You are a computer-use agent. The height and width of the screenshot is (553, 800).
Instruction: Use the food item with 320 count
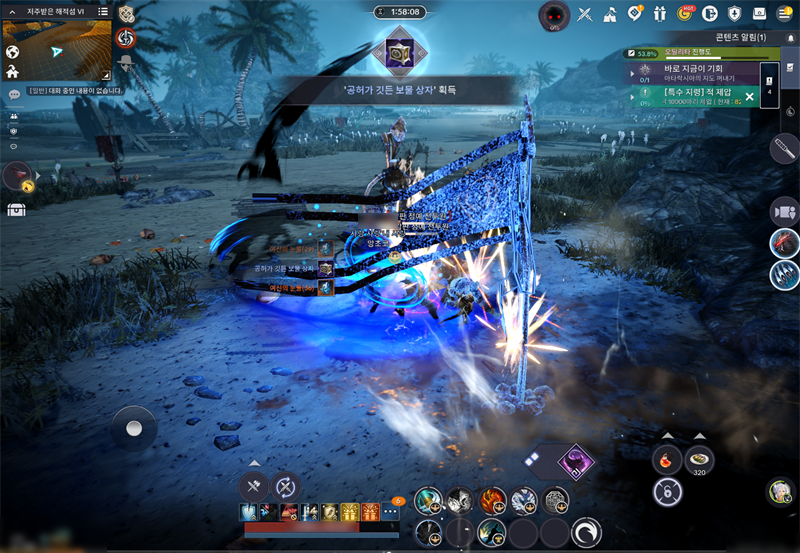click(700, 459)
